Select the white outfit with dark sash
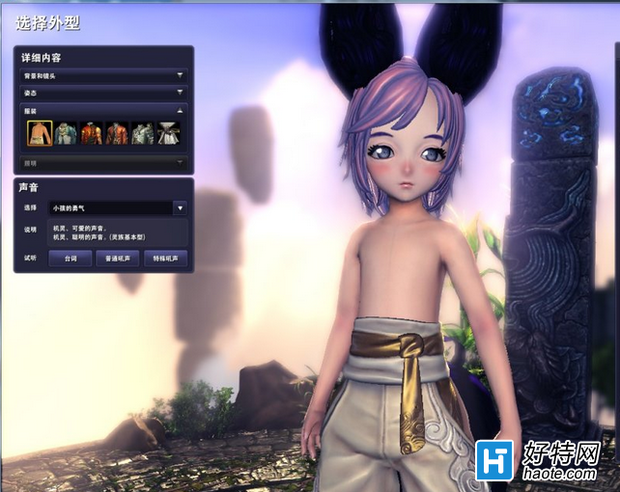 [x=168, y=134]
